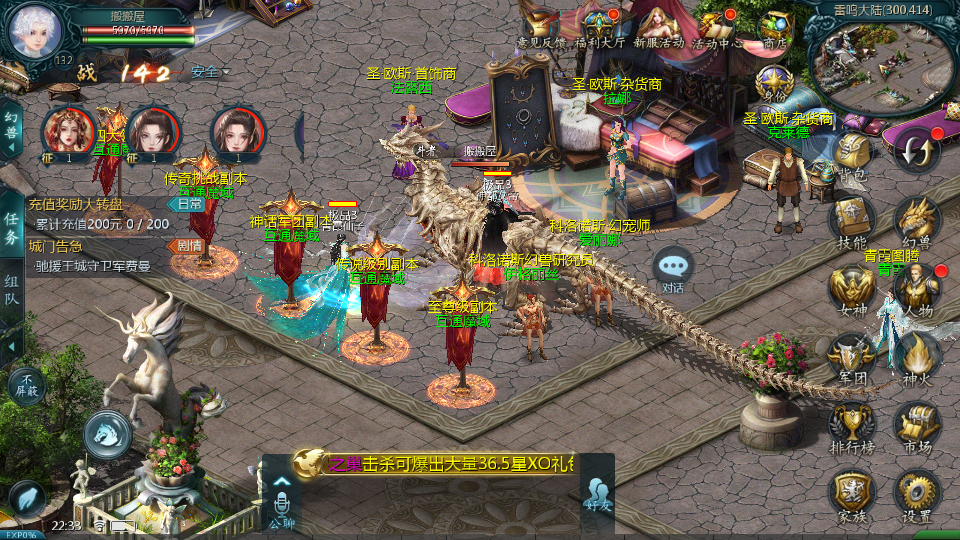Start the 对话 chat bubble button
Viewport: 960px width, 540px height.
[x=673, y=268]
